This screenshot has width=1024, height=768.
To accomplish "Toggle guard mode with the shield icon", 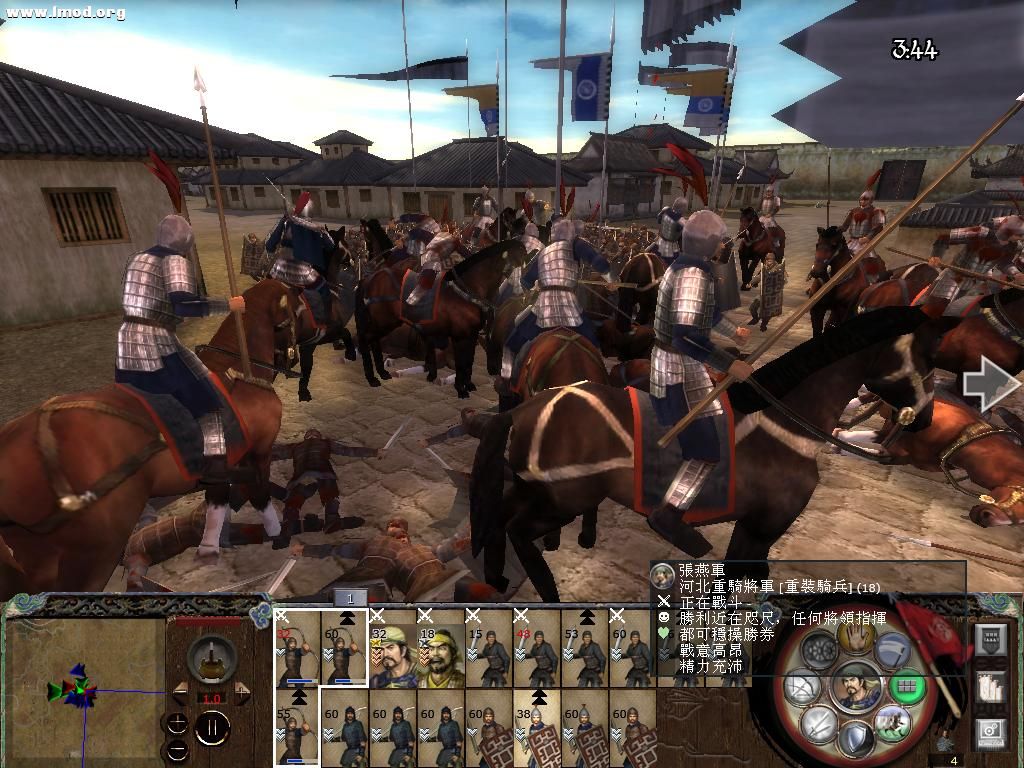I will coord(856,740).
